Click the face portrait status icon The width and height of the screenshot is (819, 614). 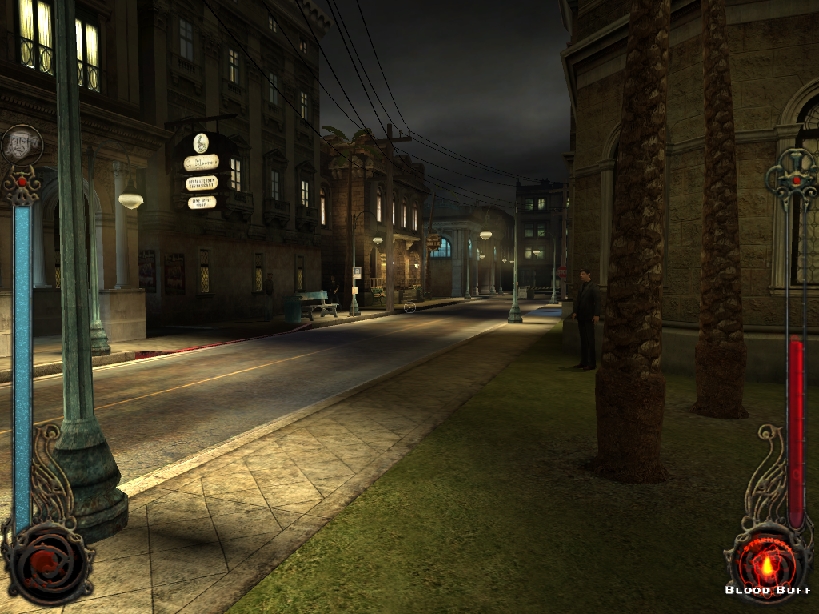pyautogui.click(x=21, y=144)
